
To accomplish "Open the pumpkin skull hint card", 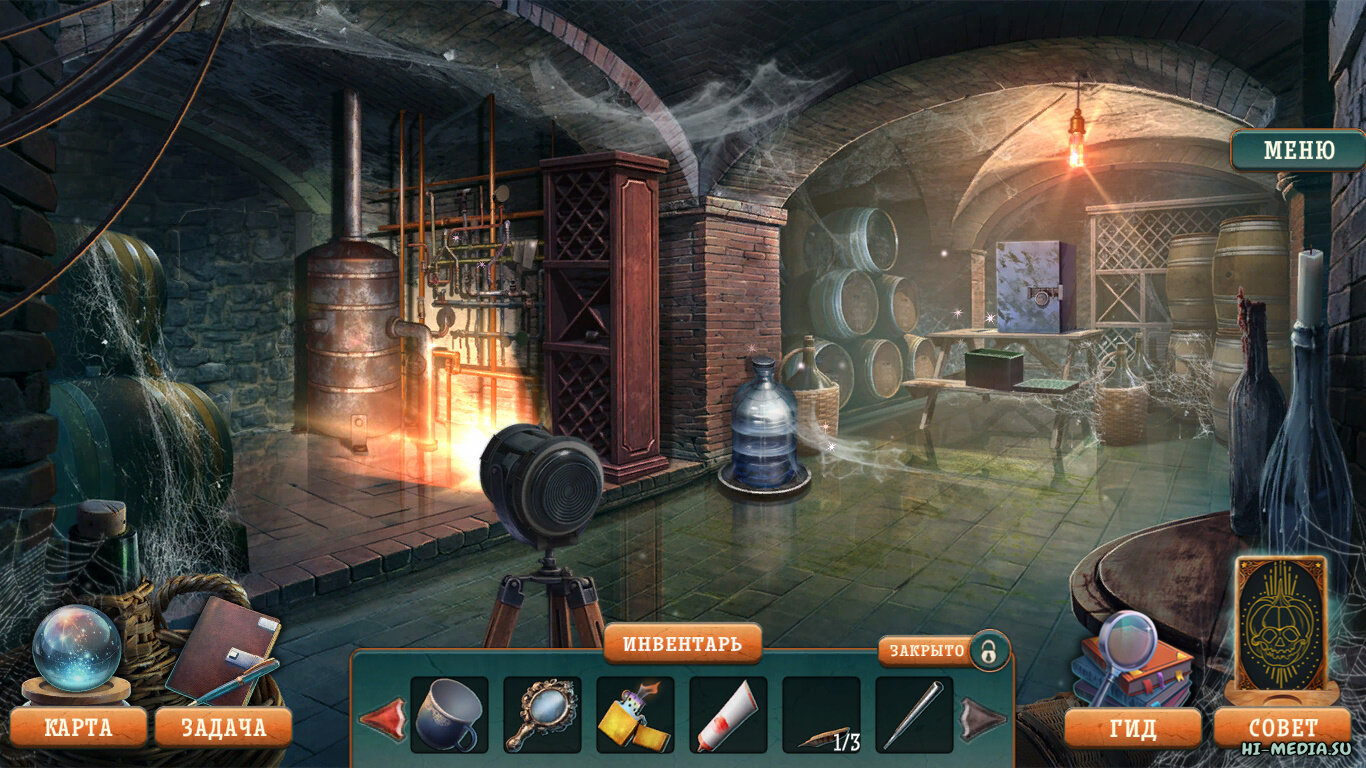I will [1281, 624].
